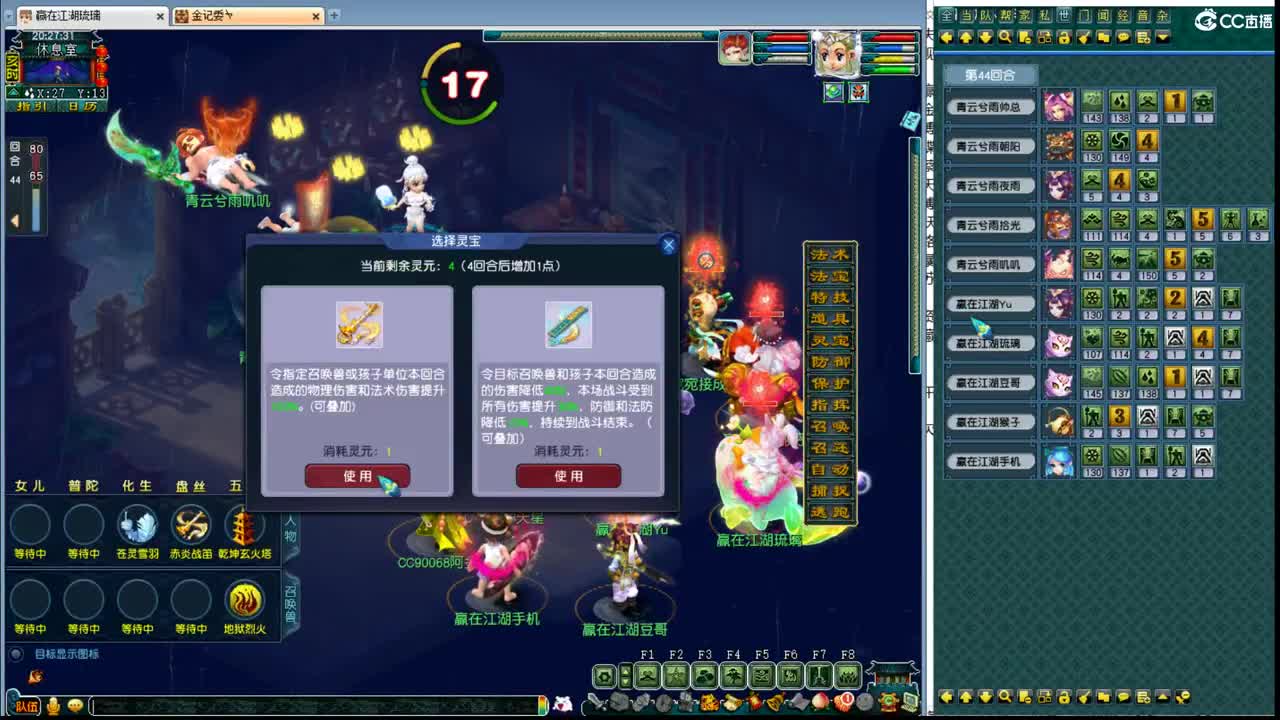Toggle the chat lock icon in chat toolbar
The image size is (1280, 720).
pyautogui.click(x=1064, y=38)
